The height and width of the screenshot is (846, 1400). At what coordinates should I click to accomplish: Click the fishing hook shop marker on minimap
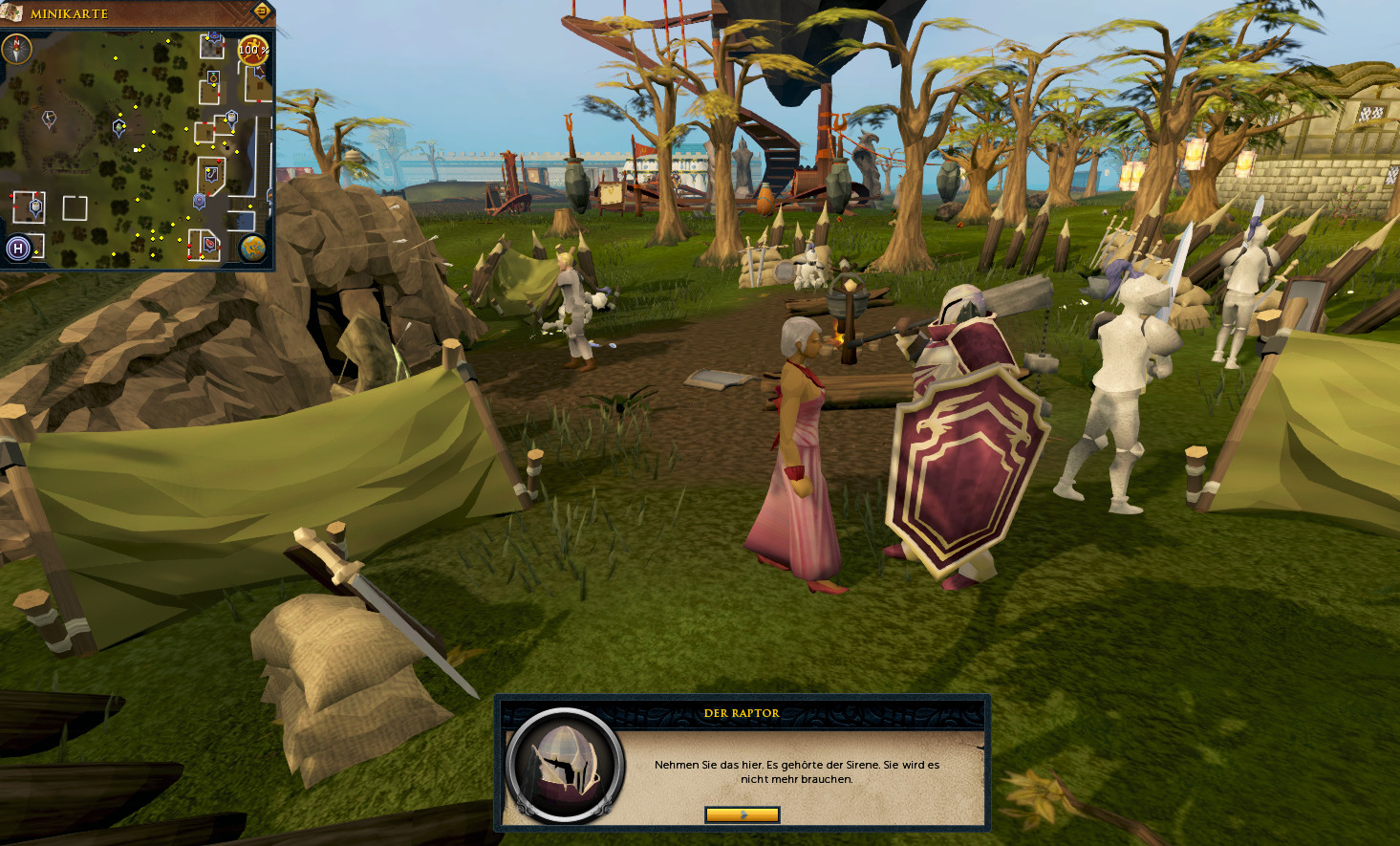tap(211, 174)
